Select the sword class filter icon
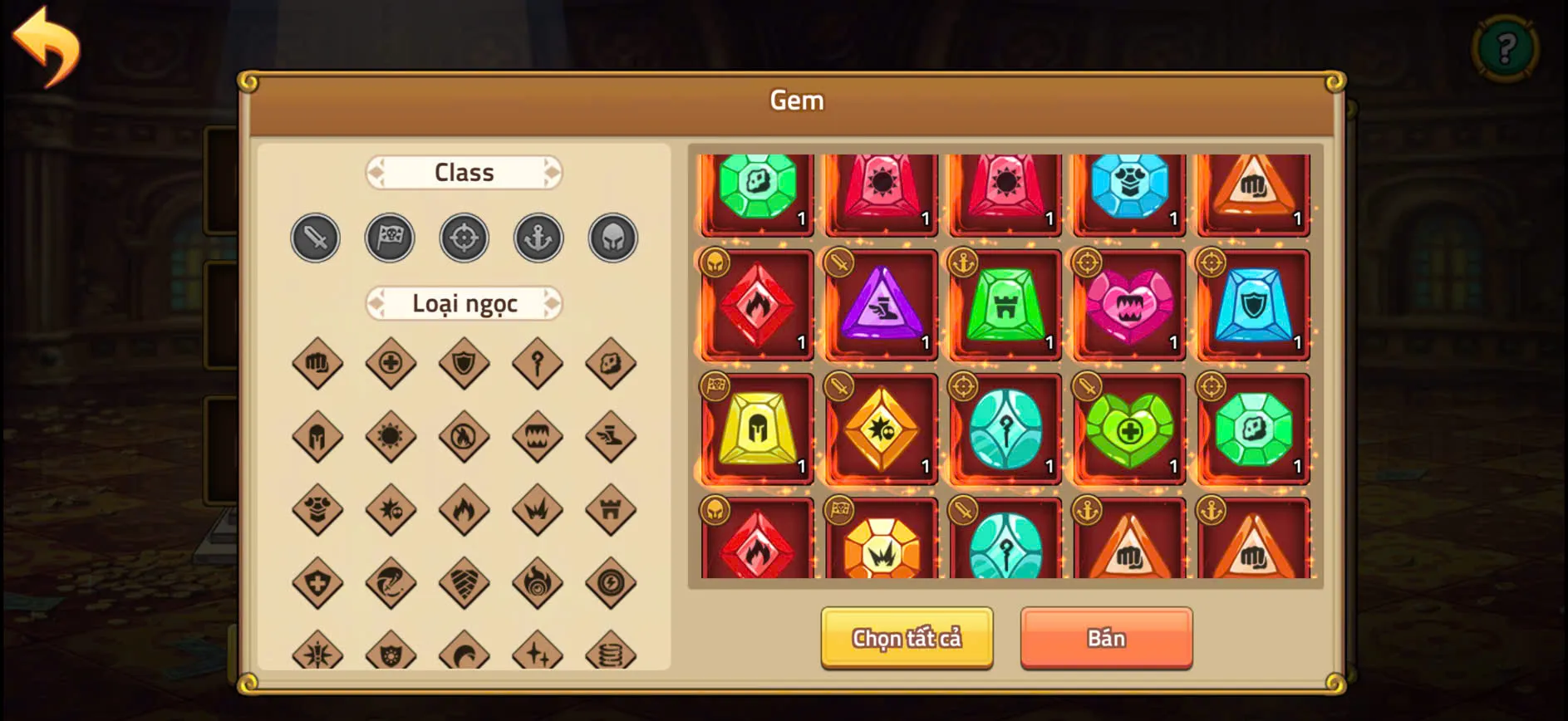This screenshot has height=721, width=1568. click(x=315, y=238)
